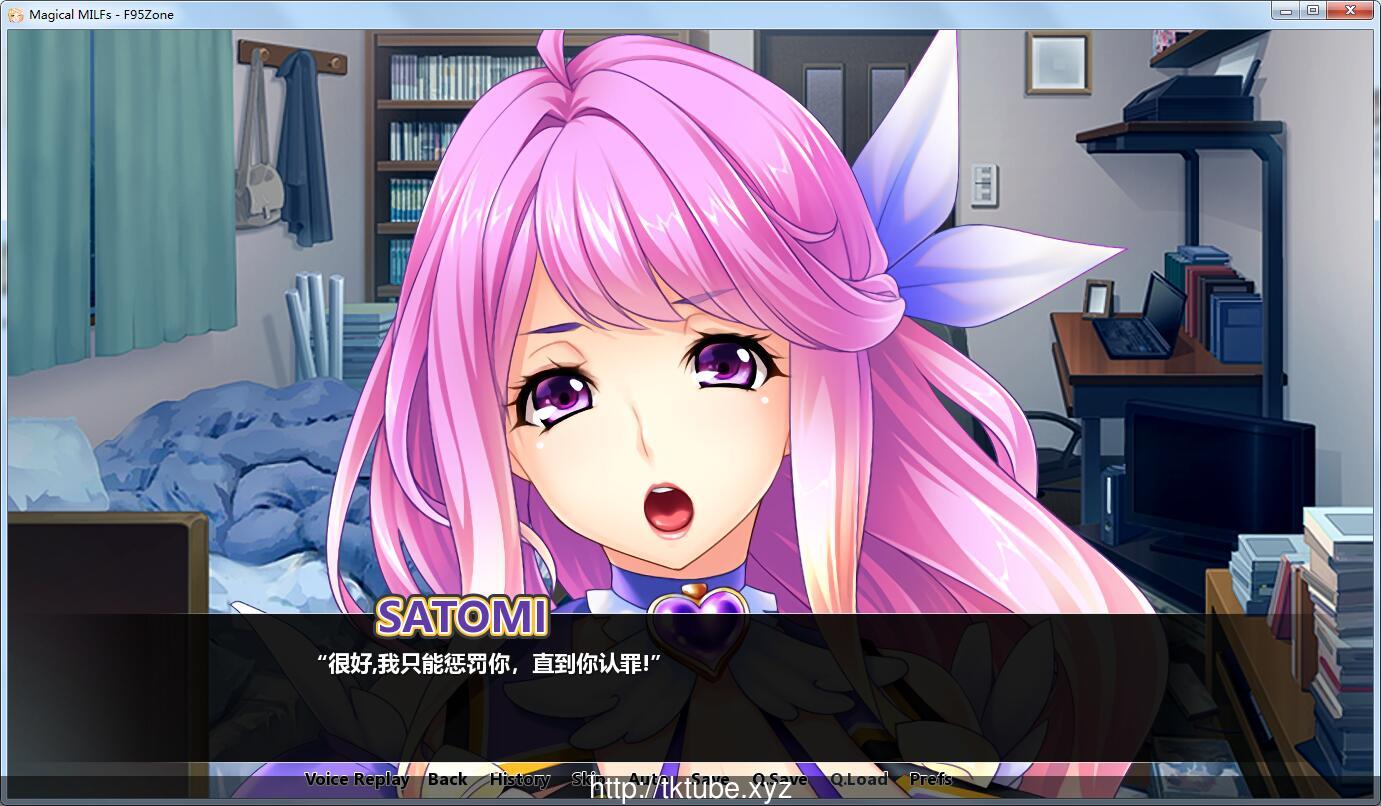Open the Prefs settings menu

pos(932,779)
